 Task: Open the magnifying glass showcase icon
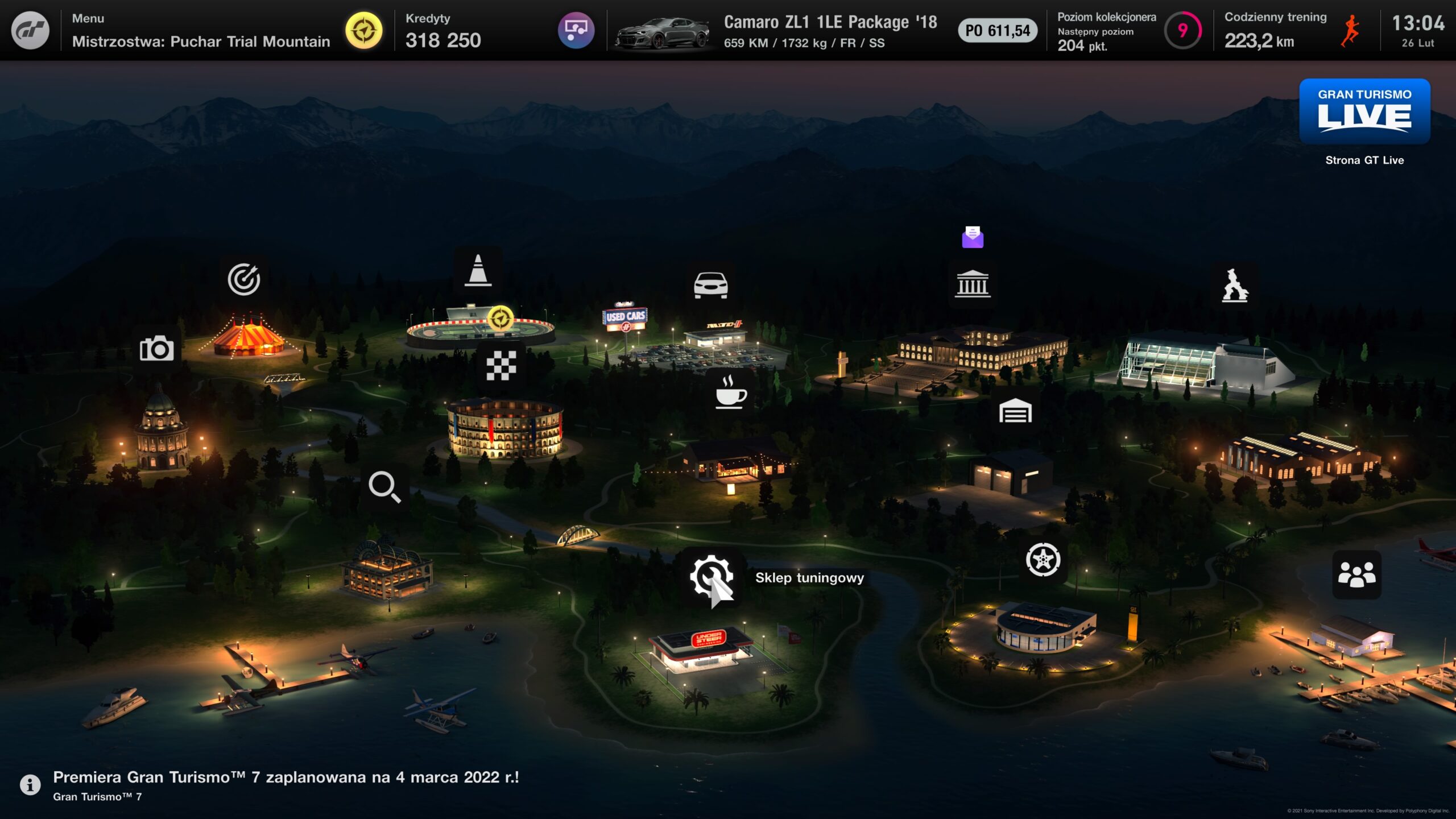point(384,487)
